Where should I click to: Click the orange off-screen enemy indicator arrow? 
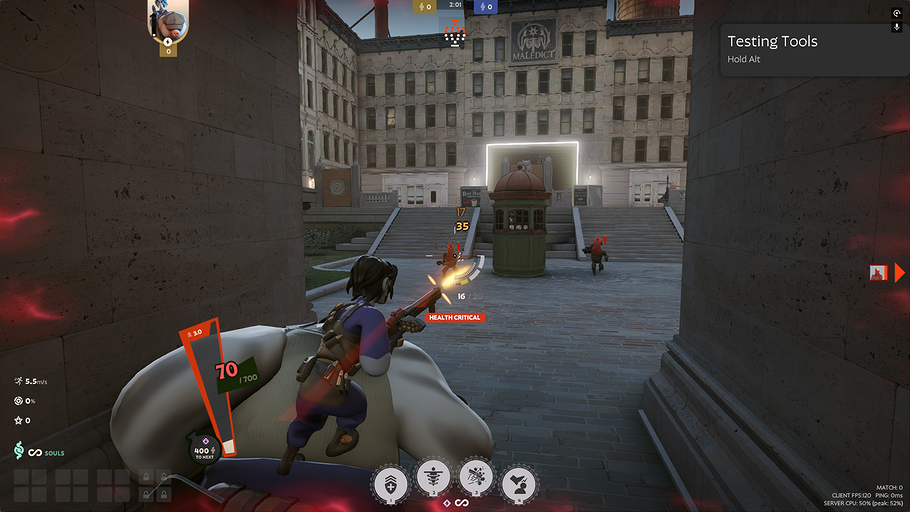[x=899, y=272]
